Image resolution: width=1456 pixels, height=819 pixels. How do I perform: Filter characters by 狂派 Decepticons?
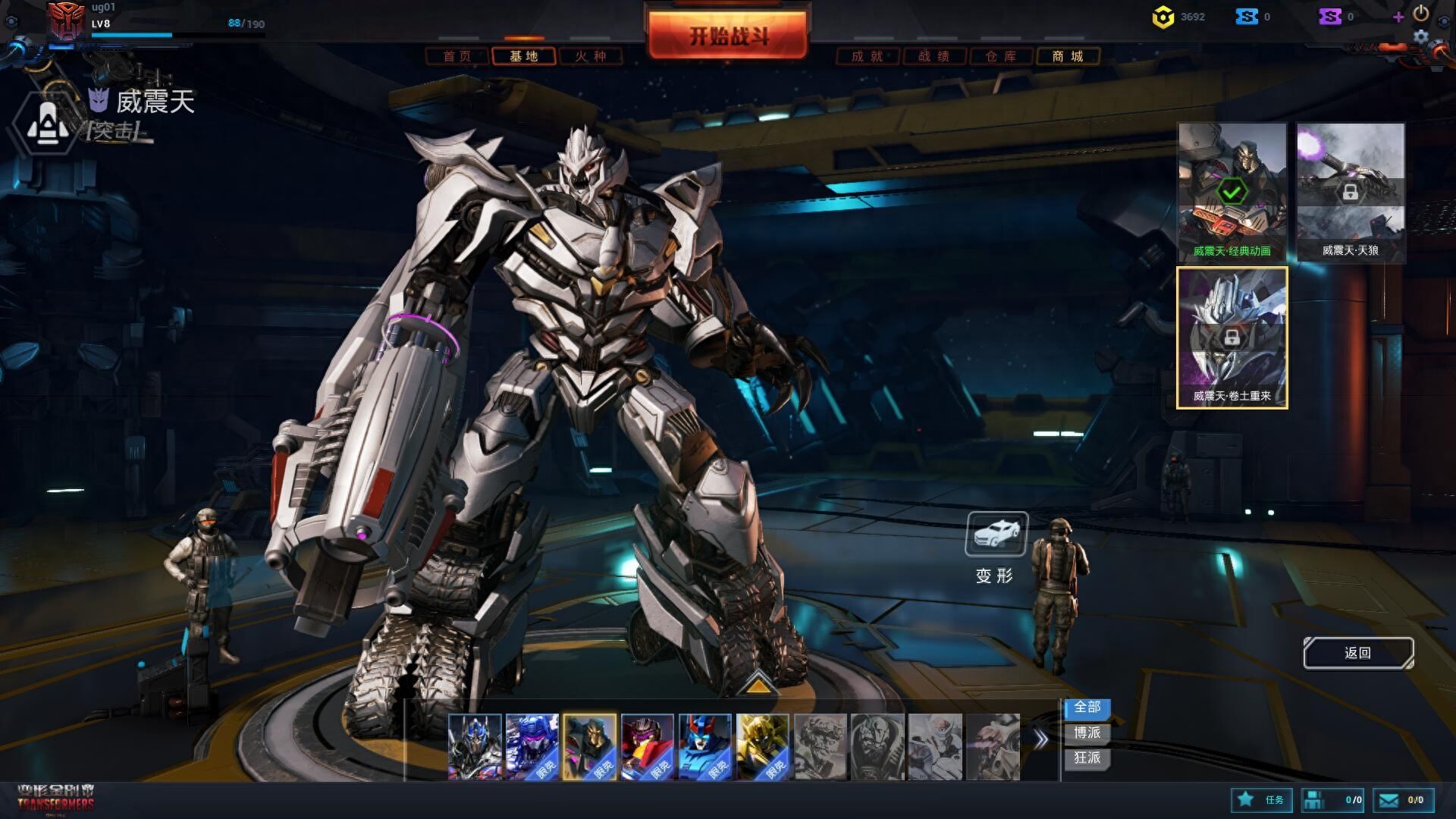(1087, 758)
